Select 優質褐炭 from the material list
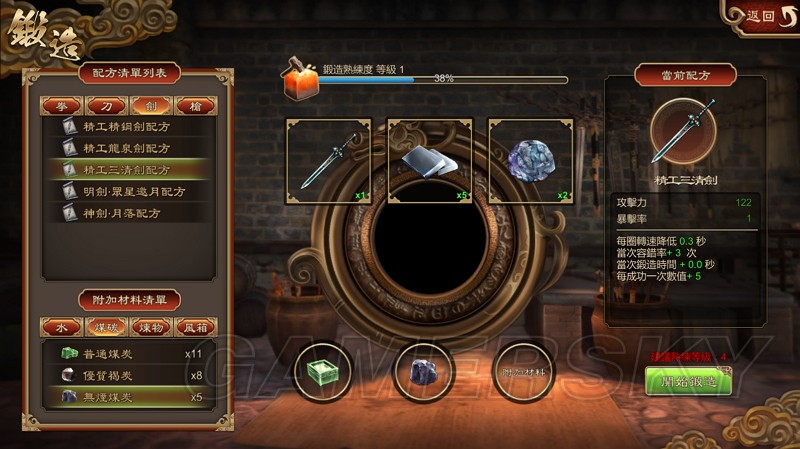The image size is (800, 449). (x=130, y=375)
